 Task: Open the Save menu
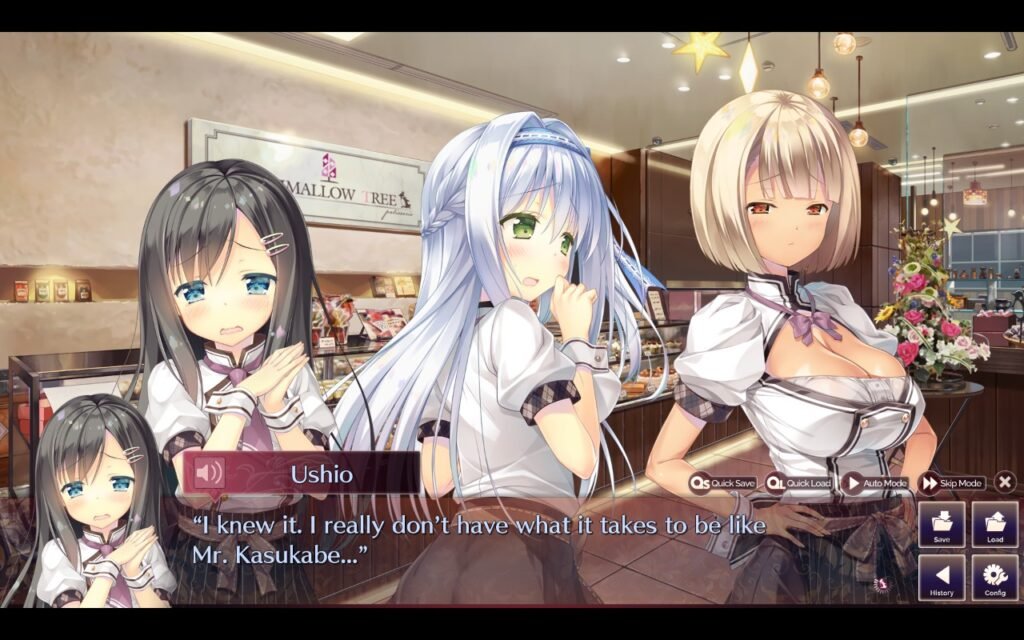[x=941, y=524]
